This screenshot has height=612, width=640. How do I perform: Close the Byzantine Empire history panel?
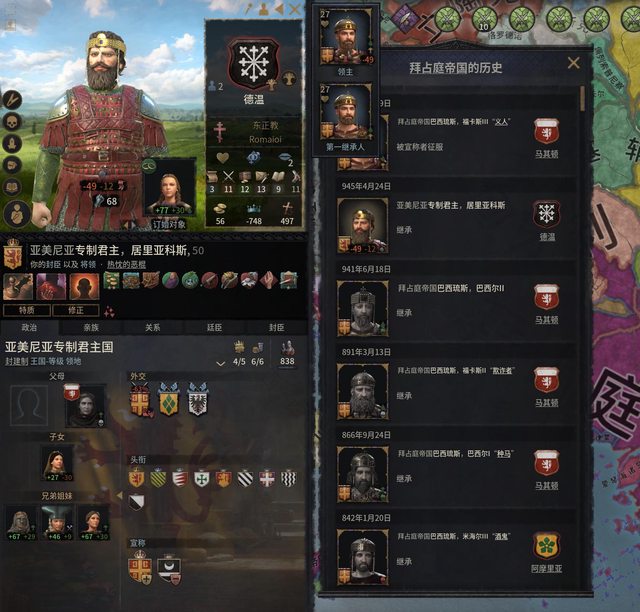pos(573,63)
